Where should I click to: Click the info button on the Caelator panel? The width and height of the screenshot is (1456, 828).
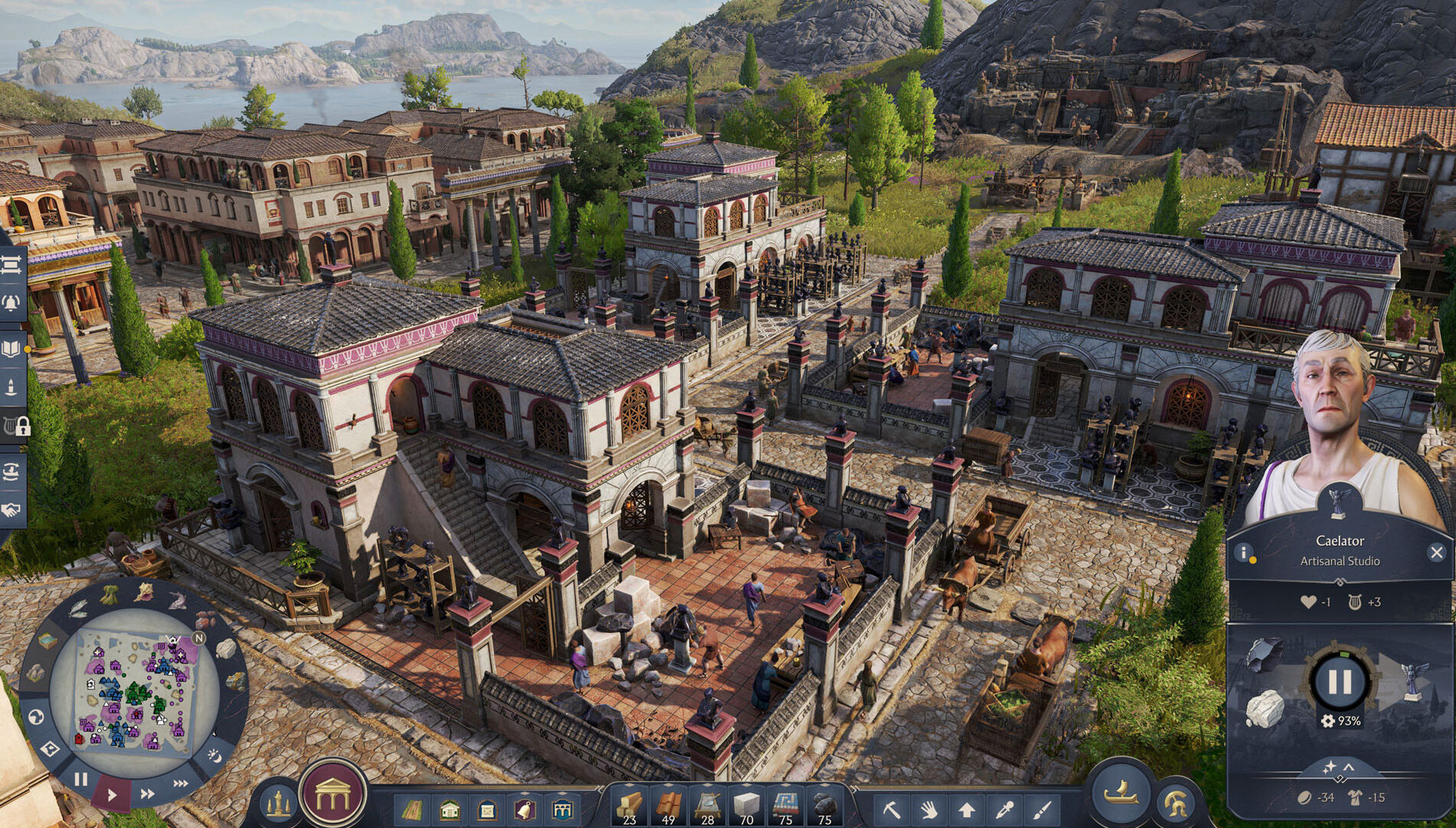pyautogui.click(x=1243, y=552)
